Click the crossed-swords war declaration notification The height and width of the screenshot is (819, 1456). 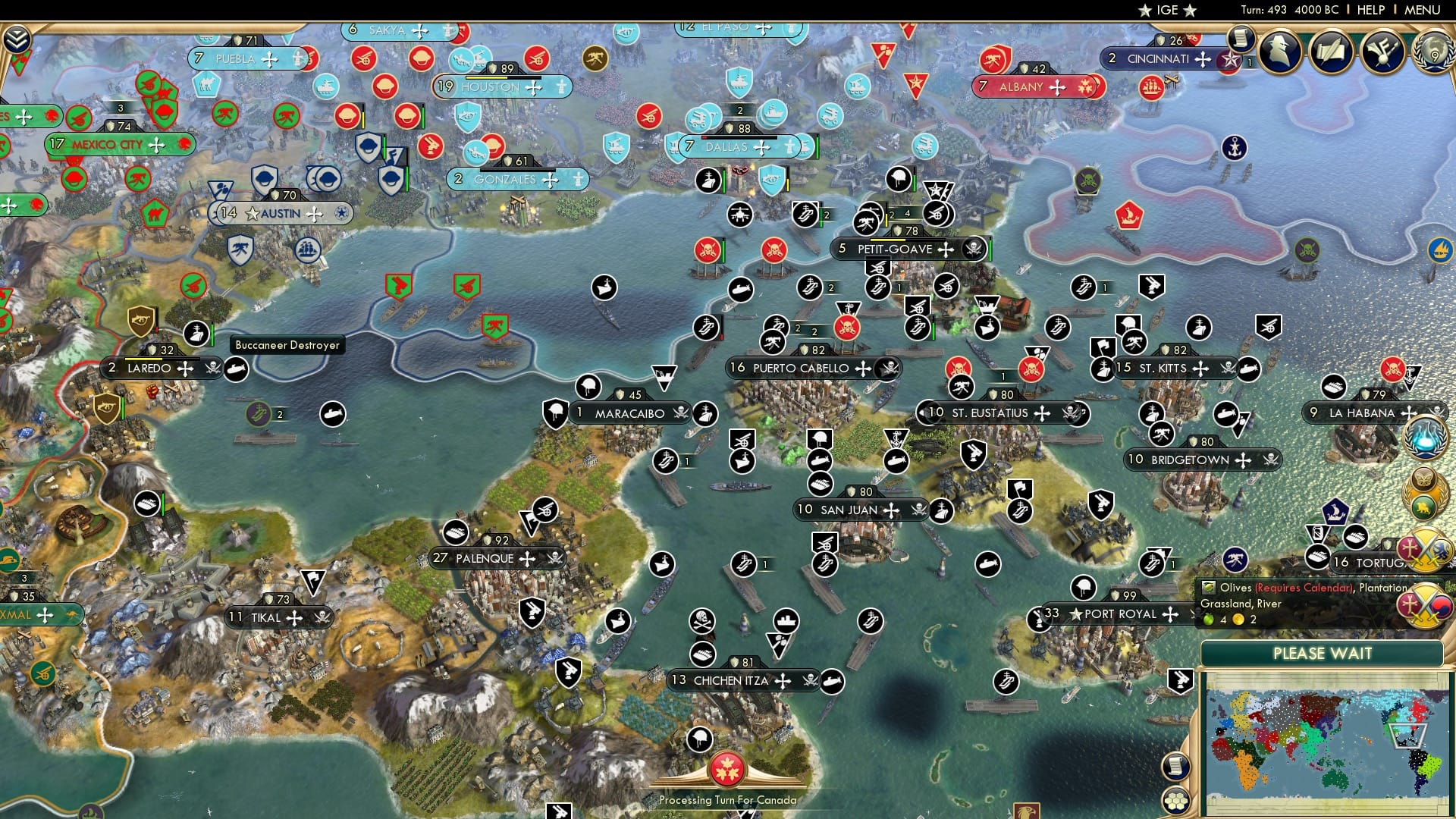coord(1423,550)
